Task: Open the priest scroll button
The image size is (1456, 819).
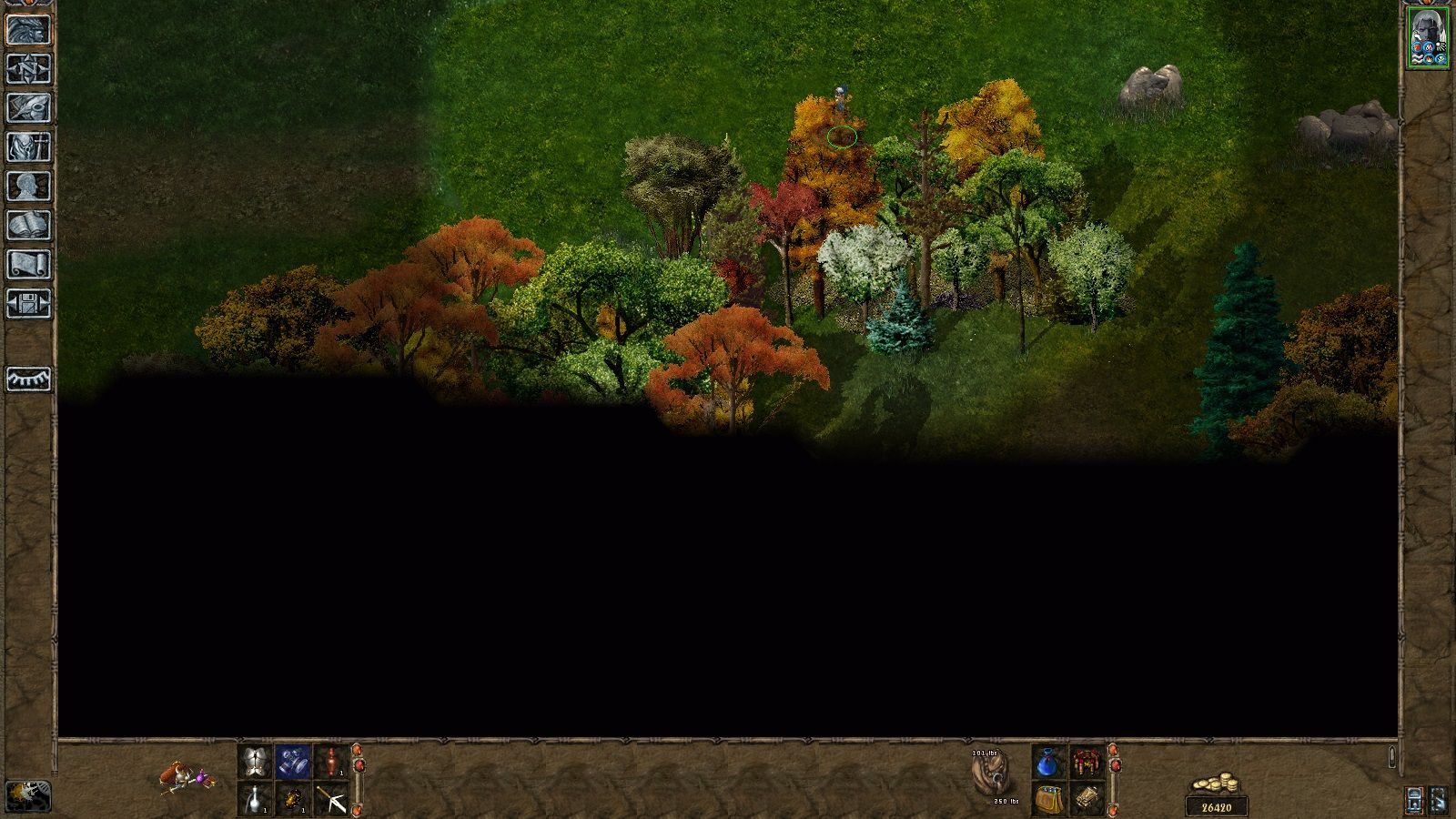Action: [28, 264]
